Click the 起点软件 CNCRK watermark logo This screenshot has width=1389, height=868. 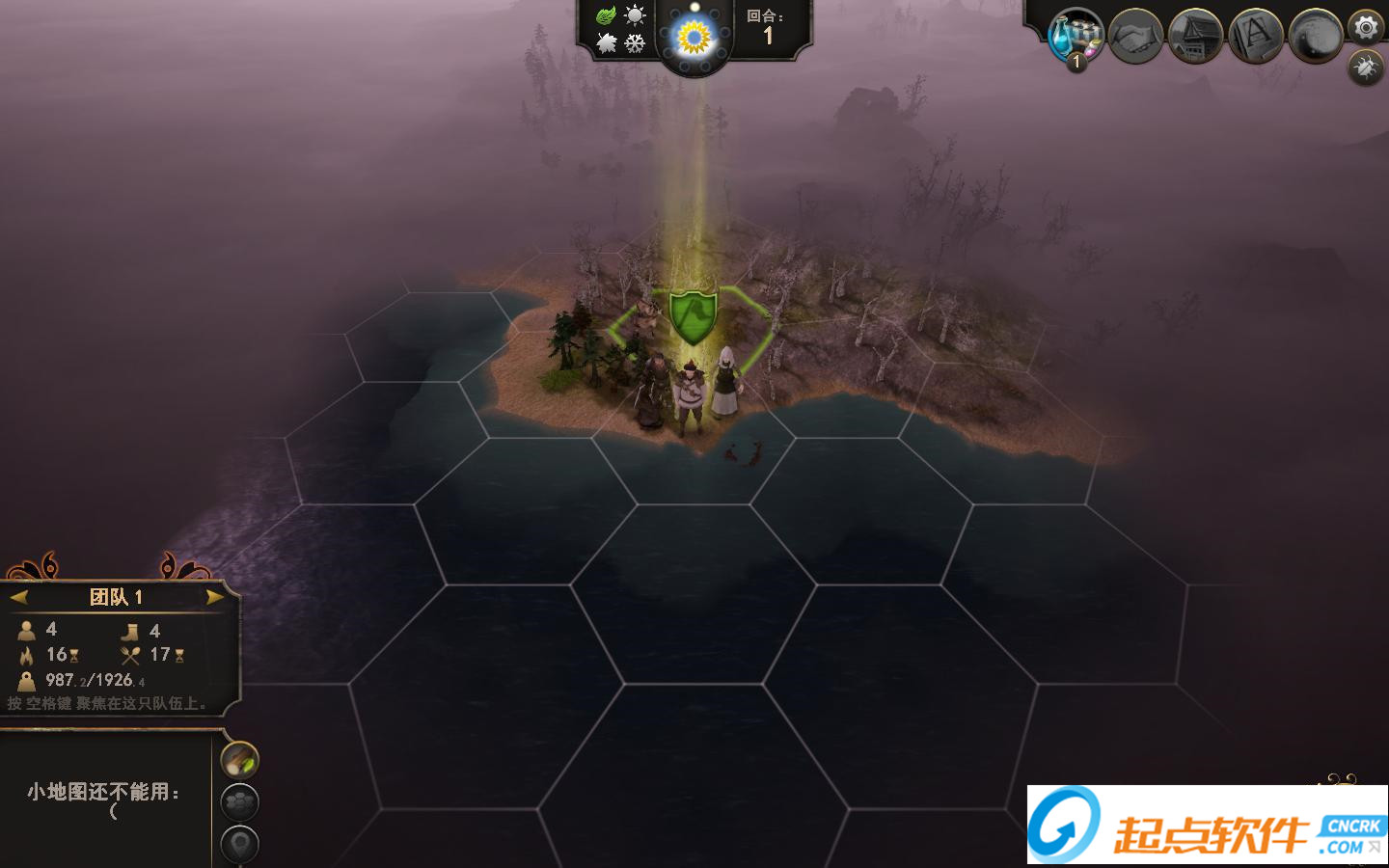click(1207, 826)
